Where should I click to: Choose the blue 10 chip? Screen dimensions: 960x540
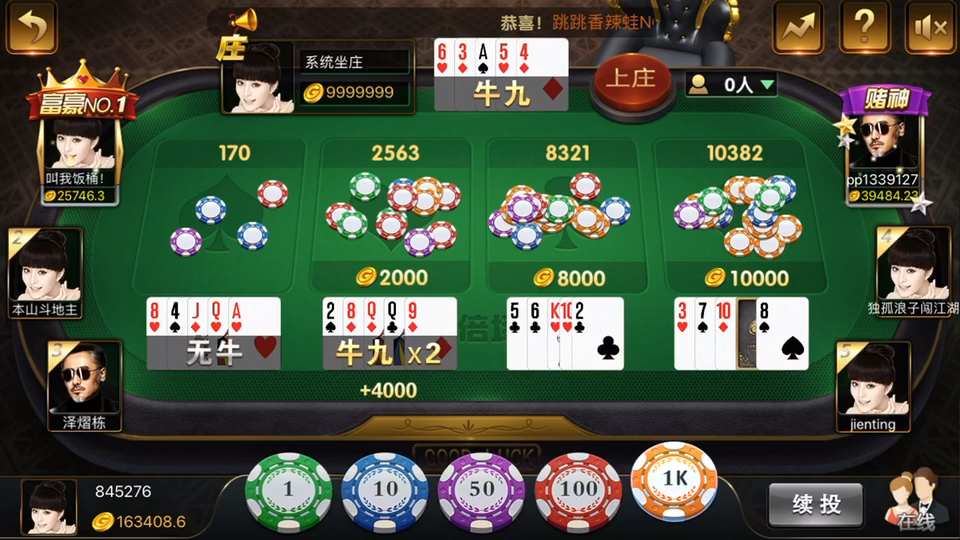click(385, 490)
